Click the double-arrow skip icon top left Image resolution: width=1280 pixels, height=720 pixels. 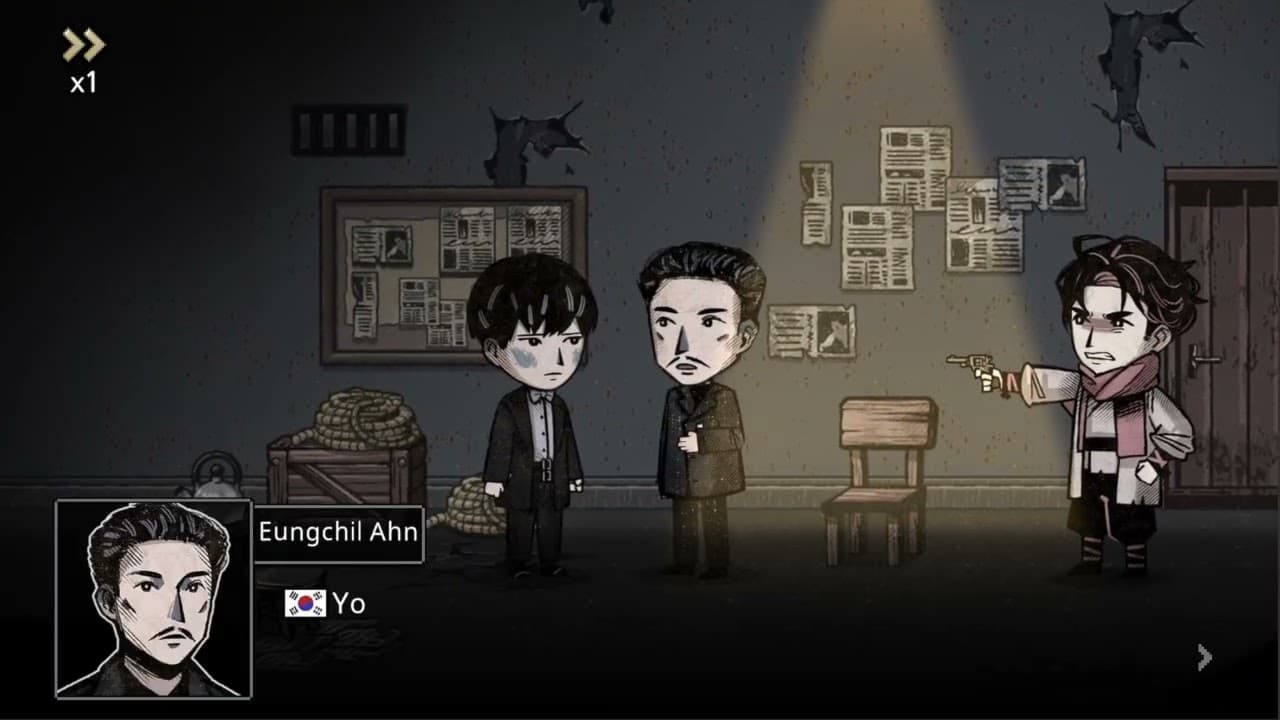click(x=85, y=44)
